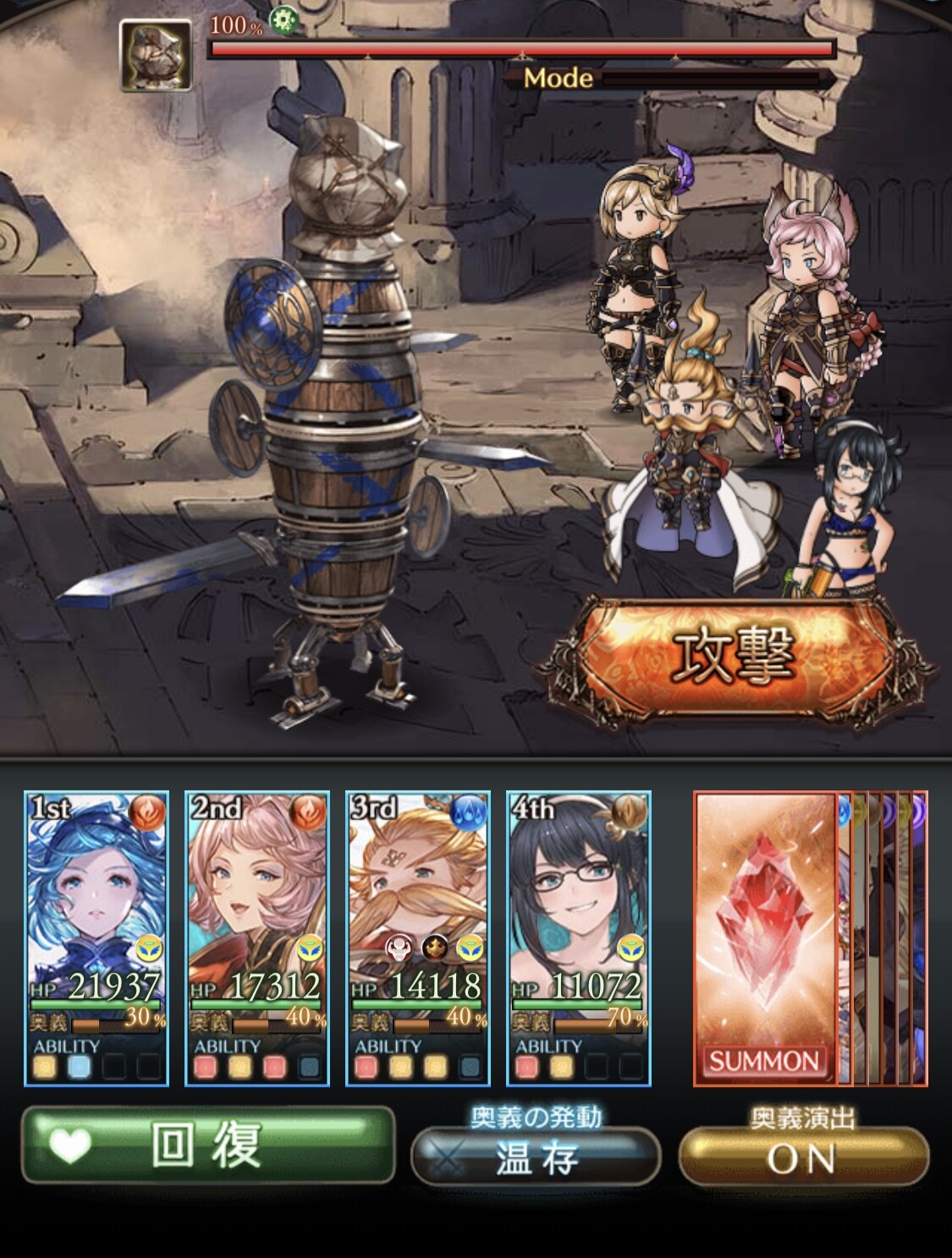This screenshot has height=1258, width=952.
Task: Pick the 4th glasses-wearing character card
Action: coord(579,937)
